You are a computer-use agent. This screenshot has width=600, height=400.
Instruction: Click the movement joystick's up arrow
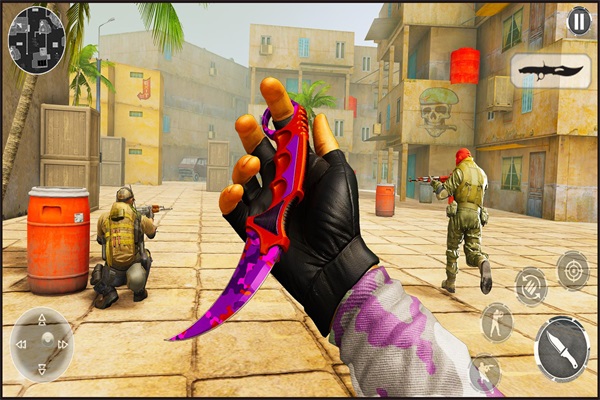(x=42, y=321)
